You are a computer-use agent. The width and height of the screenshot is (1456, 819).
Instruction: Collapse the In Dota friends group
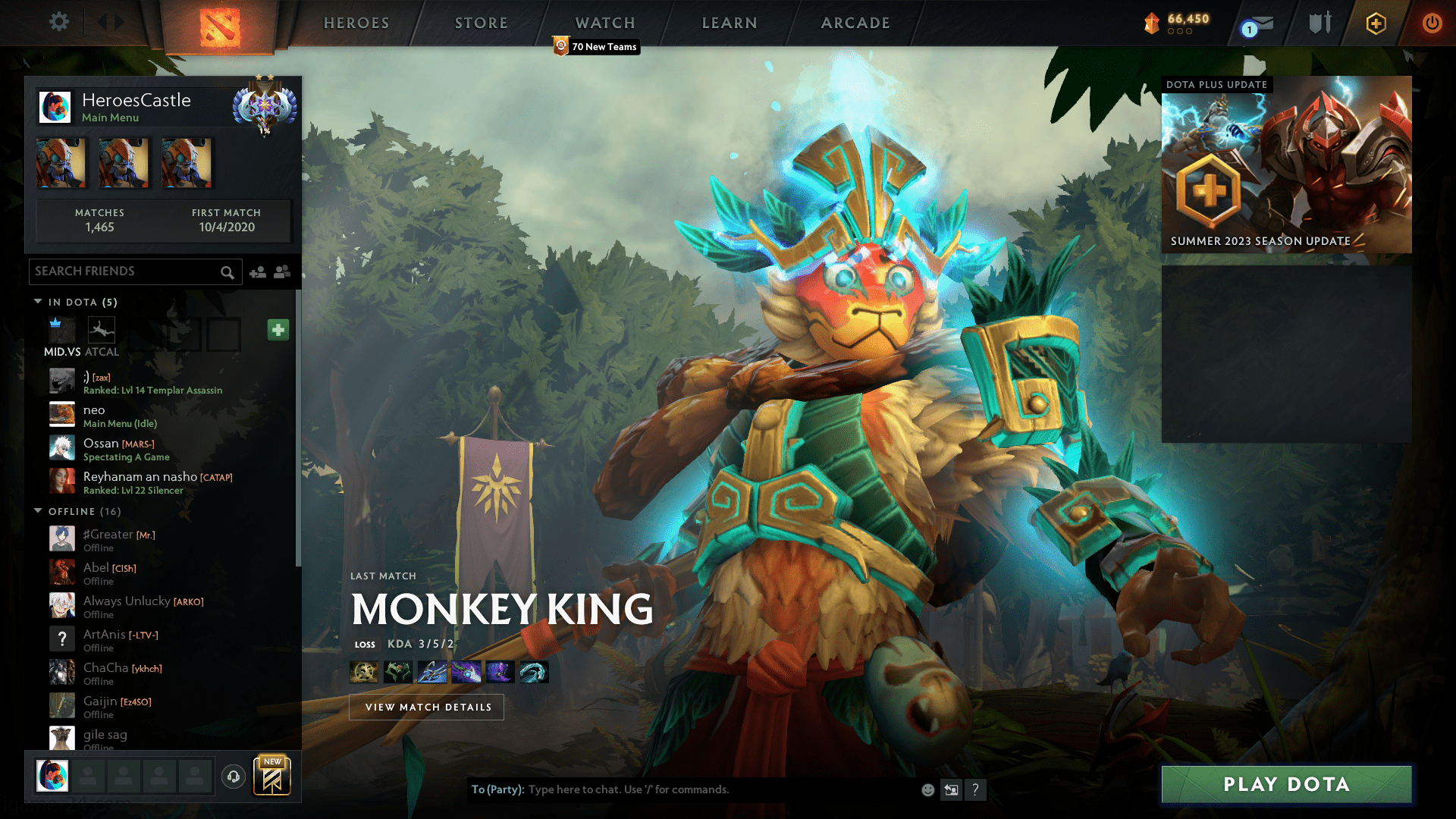point(39,302)
